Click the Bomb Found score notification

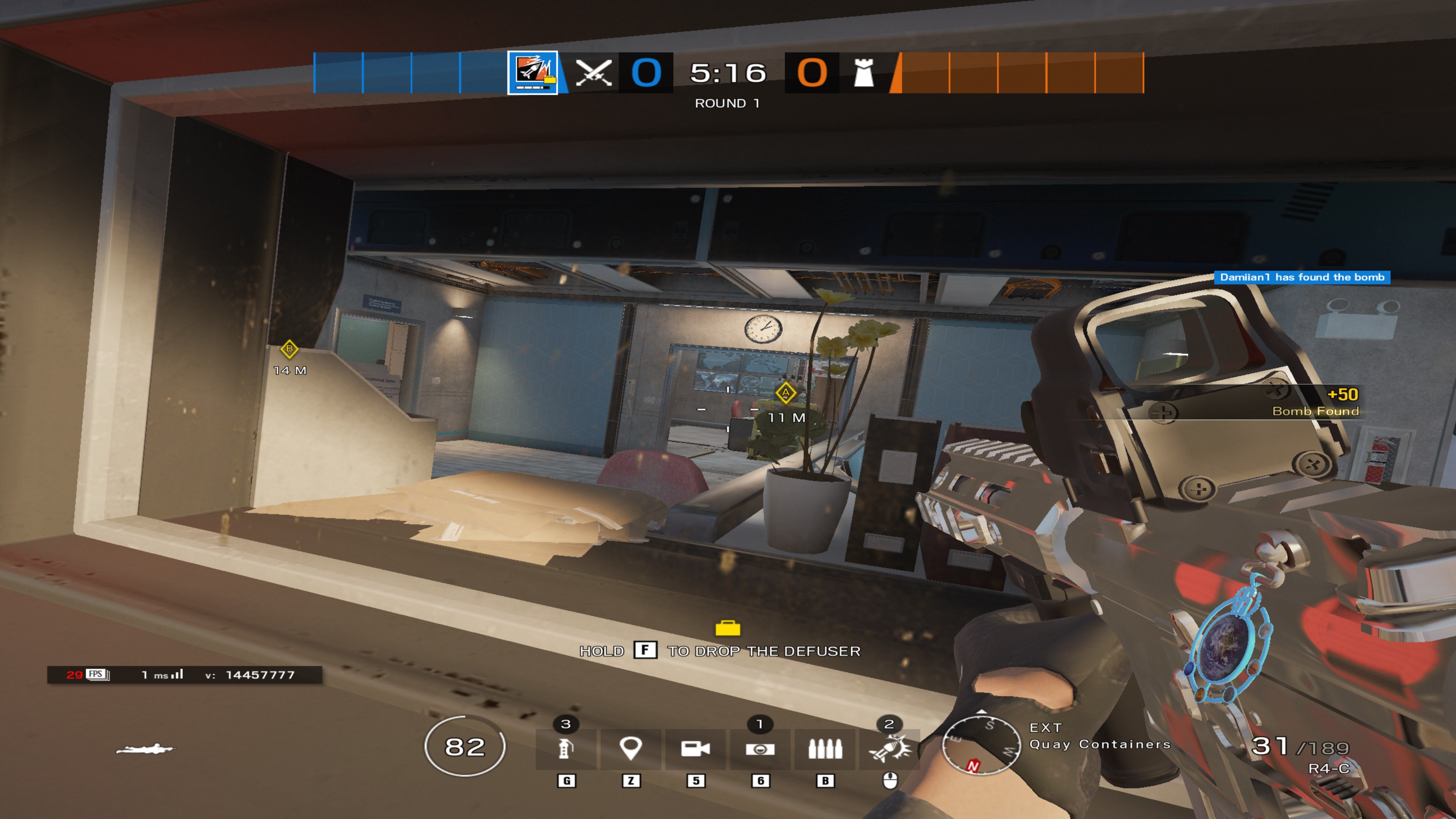coord(1315,402)
